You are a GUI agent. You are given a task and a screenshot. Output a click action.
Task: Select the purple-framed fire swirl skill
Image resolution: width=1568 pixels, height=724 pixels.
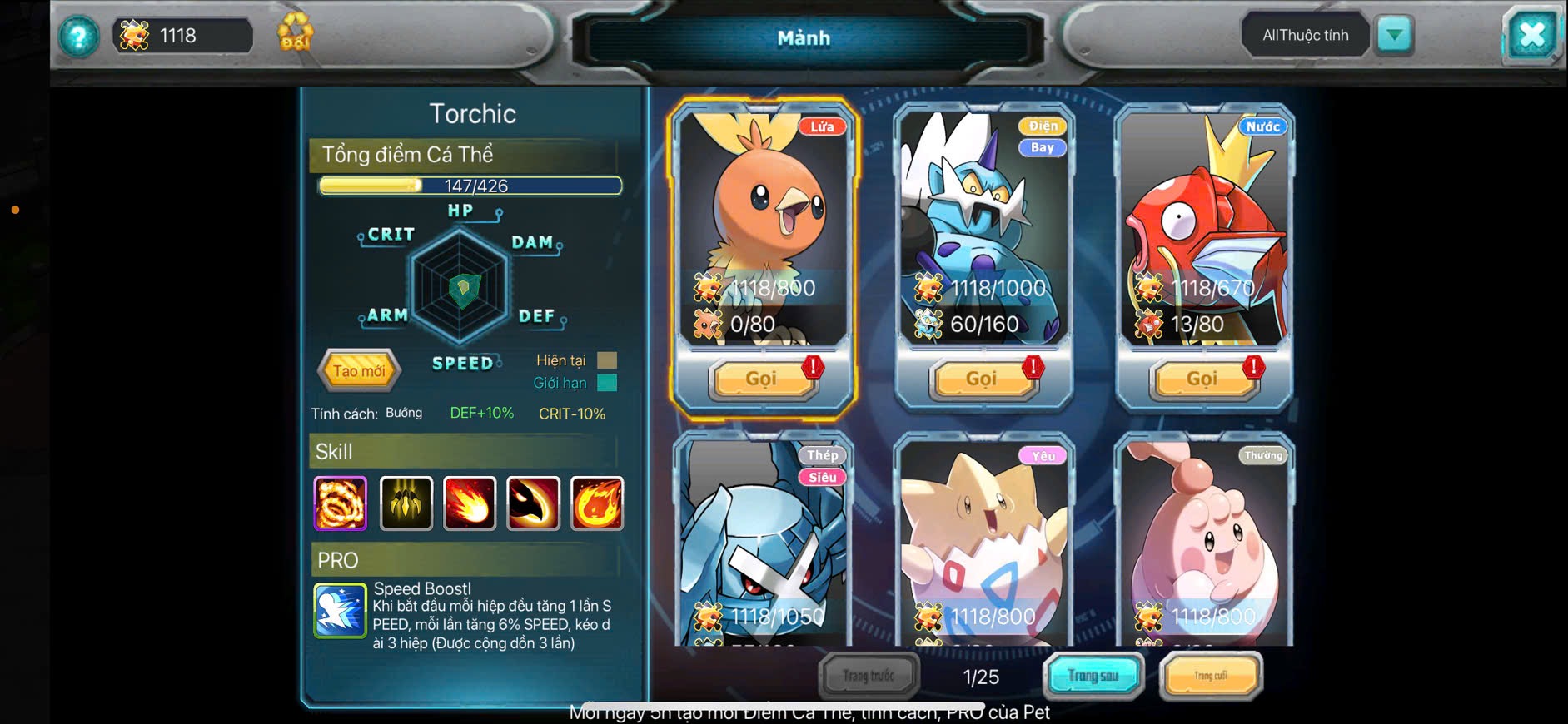pyautogui.click(x=340, y=503)
